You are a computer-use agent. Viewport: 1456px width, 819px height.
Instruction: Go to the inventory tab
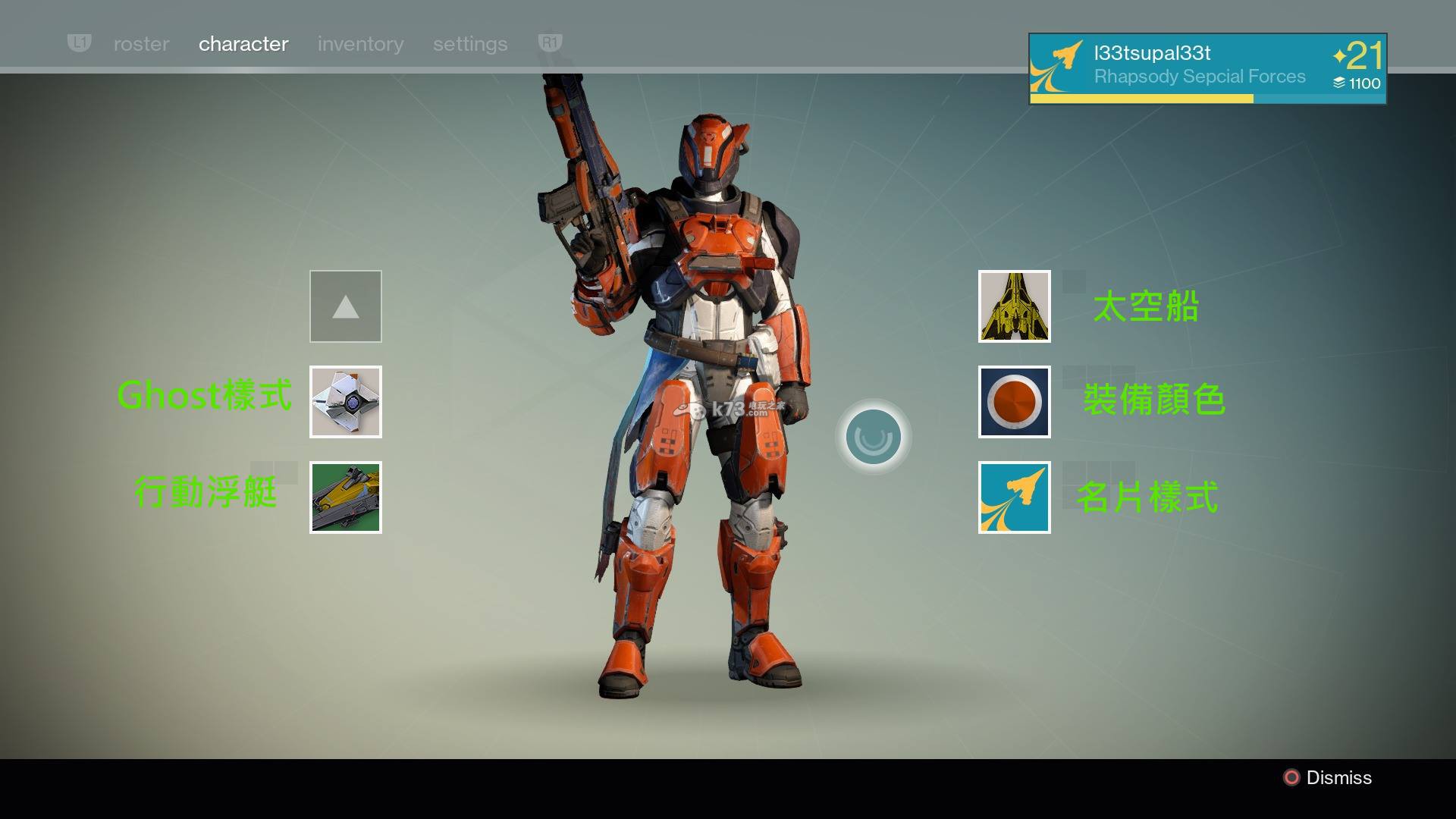click(x=360, y=44)
